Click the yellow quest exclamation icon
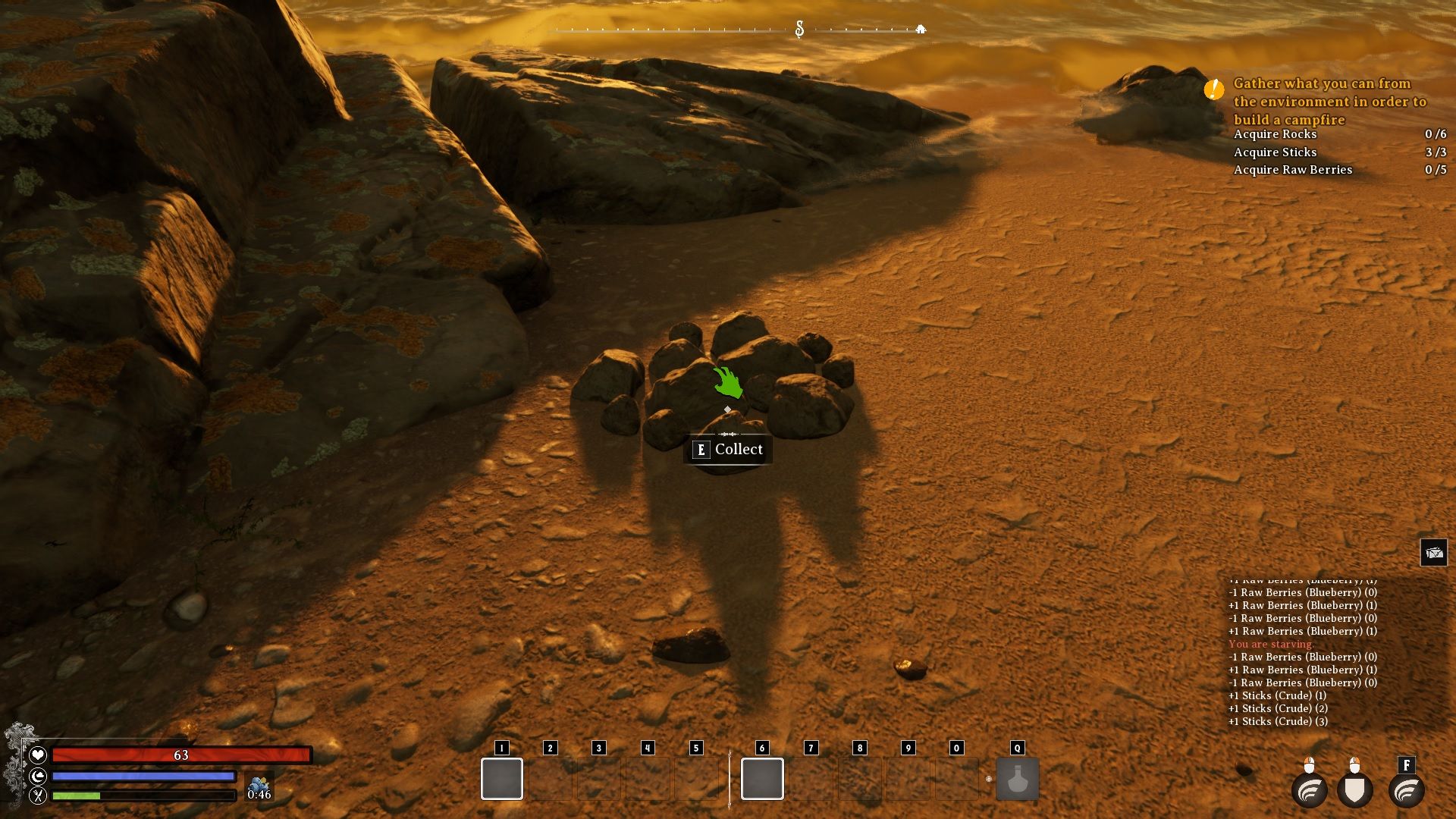The width and height of the screenshot is (1456, 819). point(1213,89)
